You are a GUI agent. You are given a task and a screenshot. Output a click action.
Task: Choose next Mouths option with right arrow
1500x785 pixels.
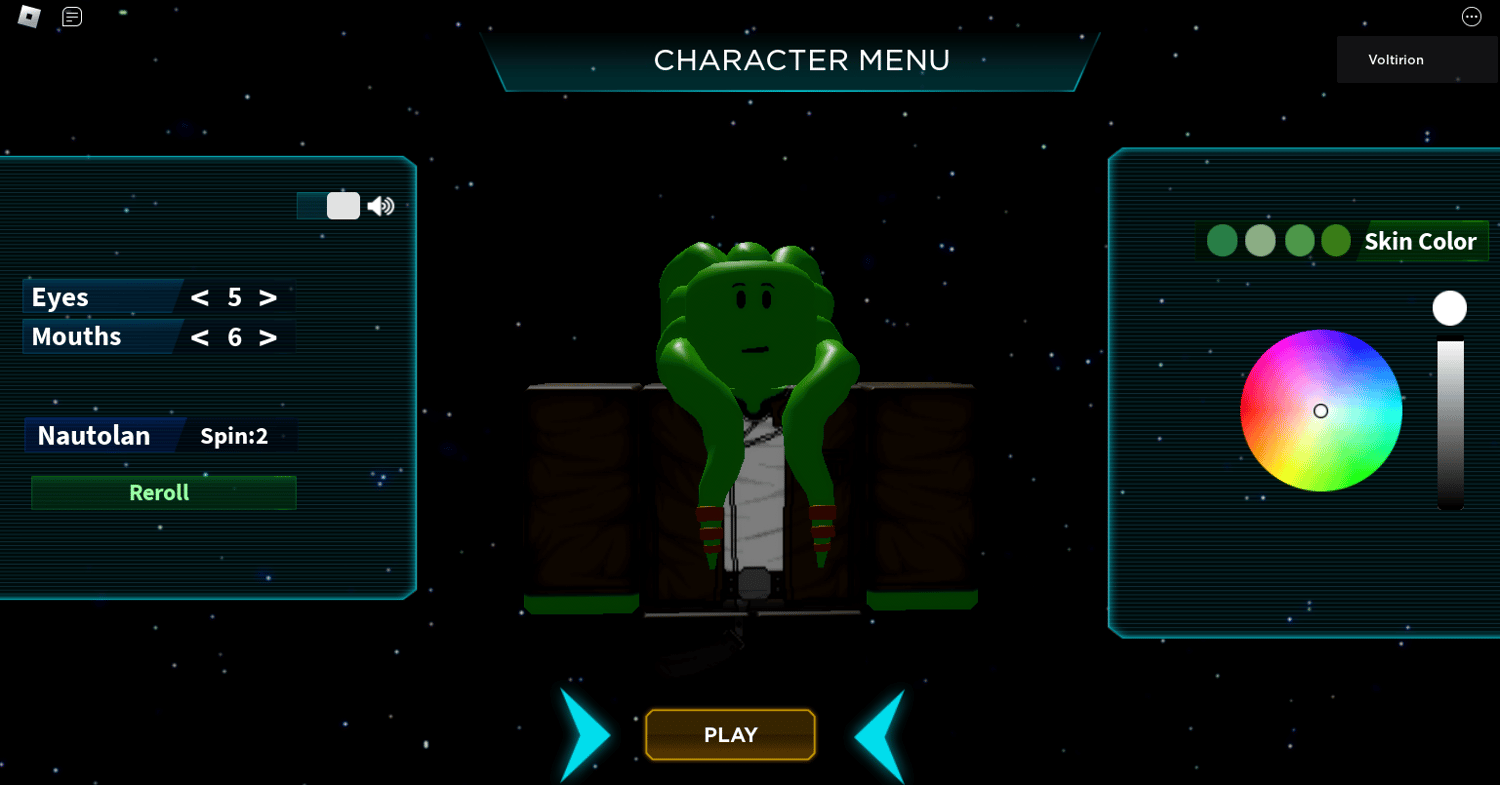point(268,337)
